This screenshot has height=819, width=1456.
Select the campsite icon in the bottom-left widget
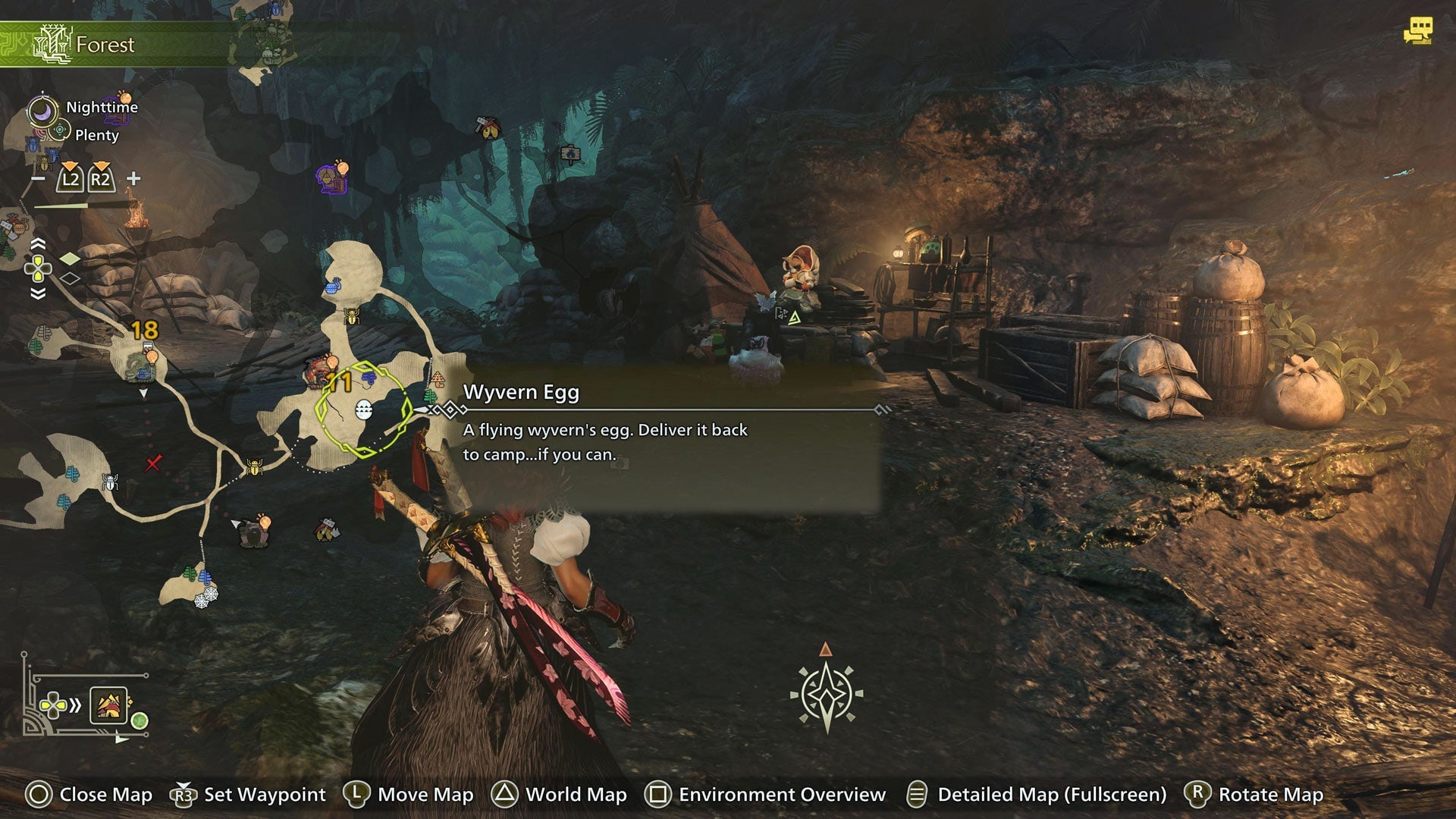pyautogui.click(x=109, y=706)
